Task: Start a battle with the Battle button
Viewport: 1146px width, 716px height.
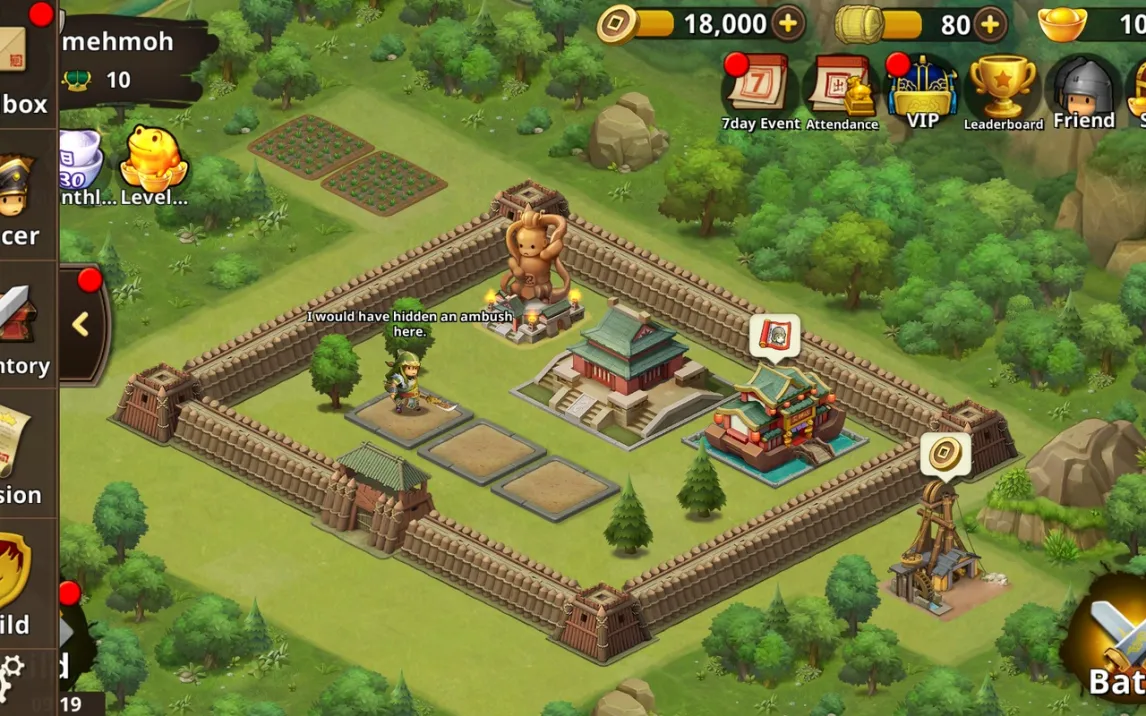Action: 1112,640
